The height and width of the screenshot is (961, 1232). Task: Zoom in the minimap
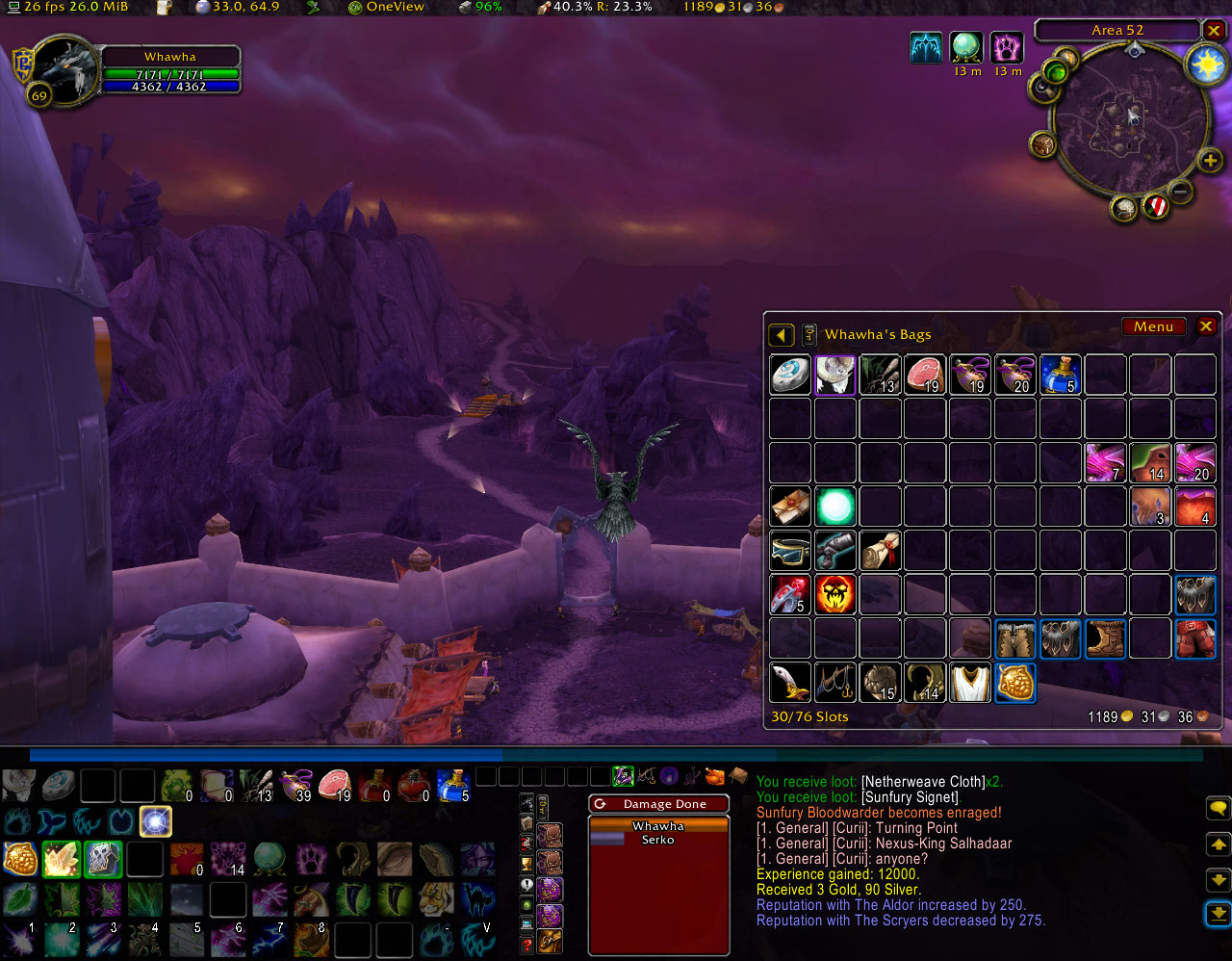1210,160
